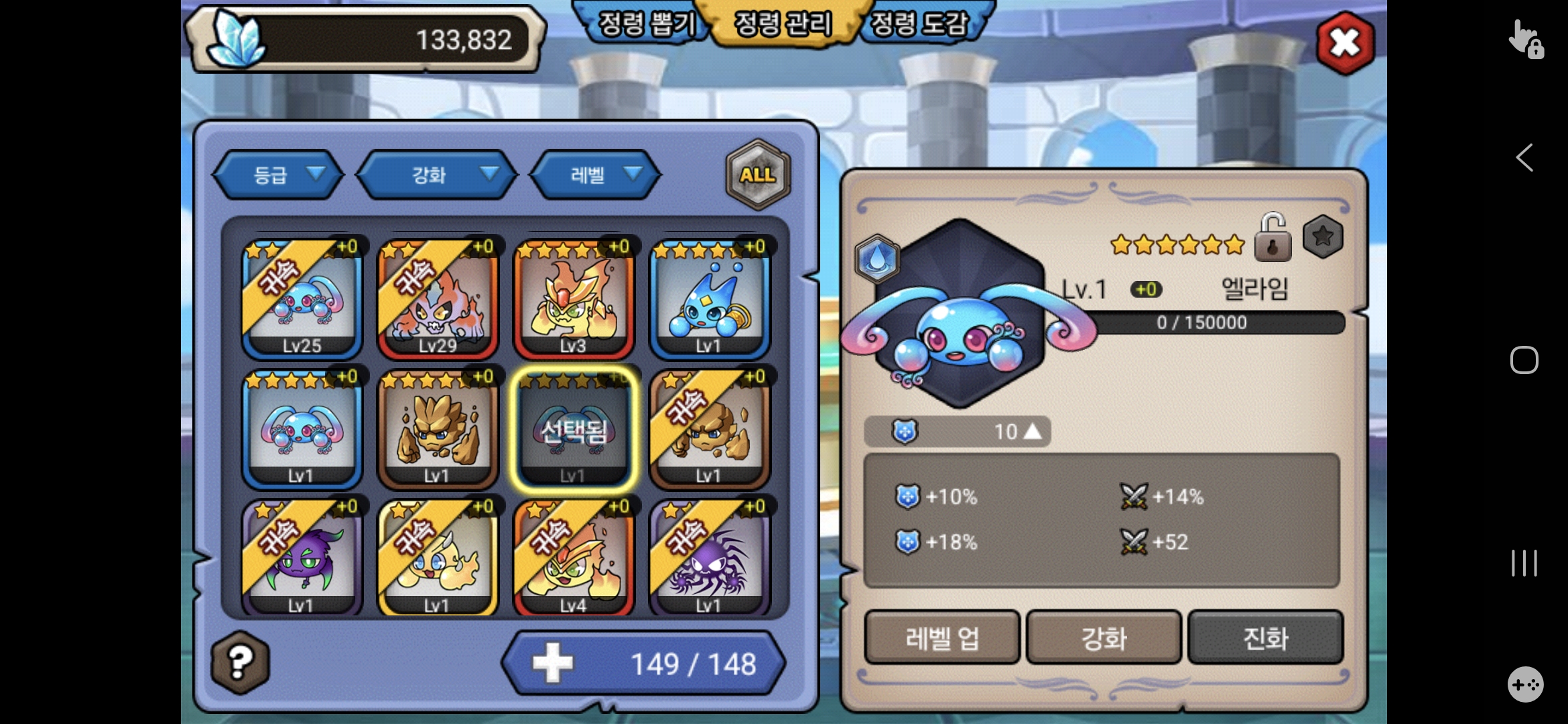Screen dimensions: 1568x724
Task: Toggle the ALL hexagon filter
Action: coord(758,175)
